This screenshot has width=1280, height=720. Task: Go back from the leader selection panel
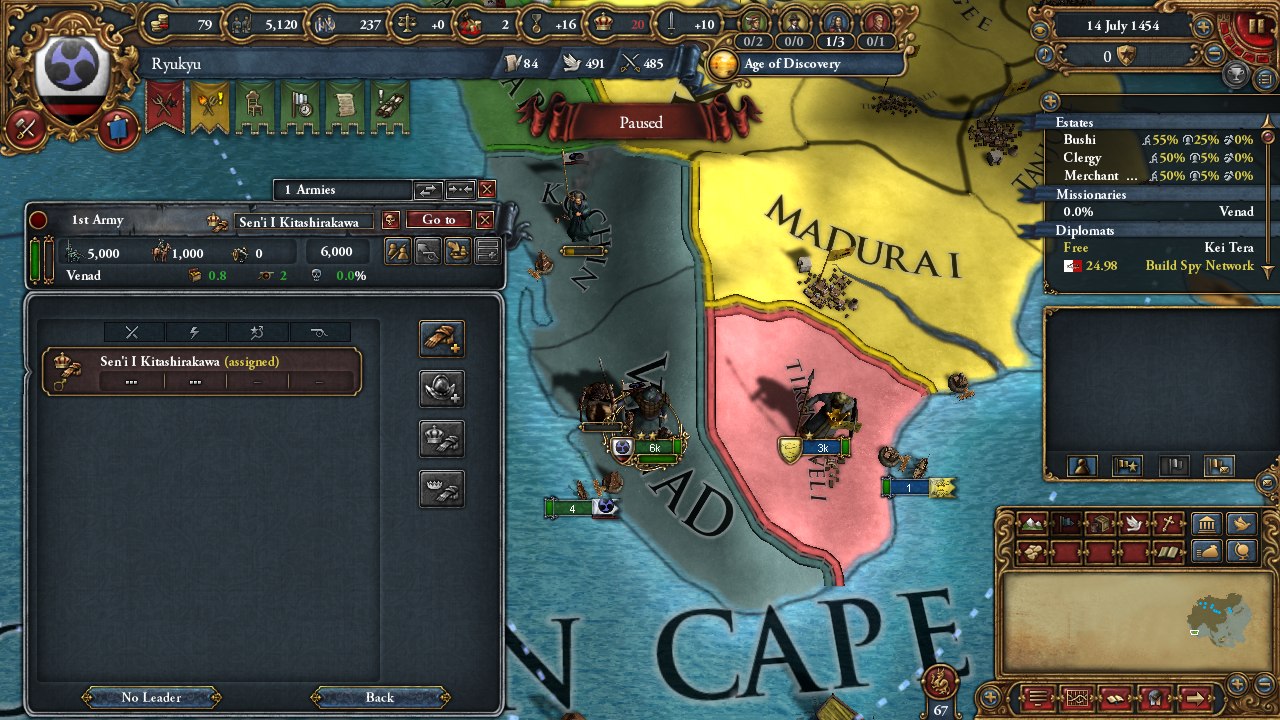coord(379,697)
